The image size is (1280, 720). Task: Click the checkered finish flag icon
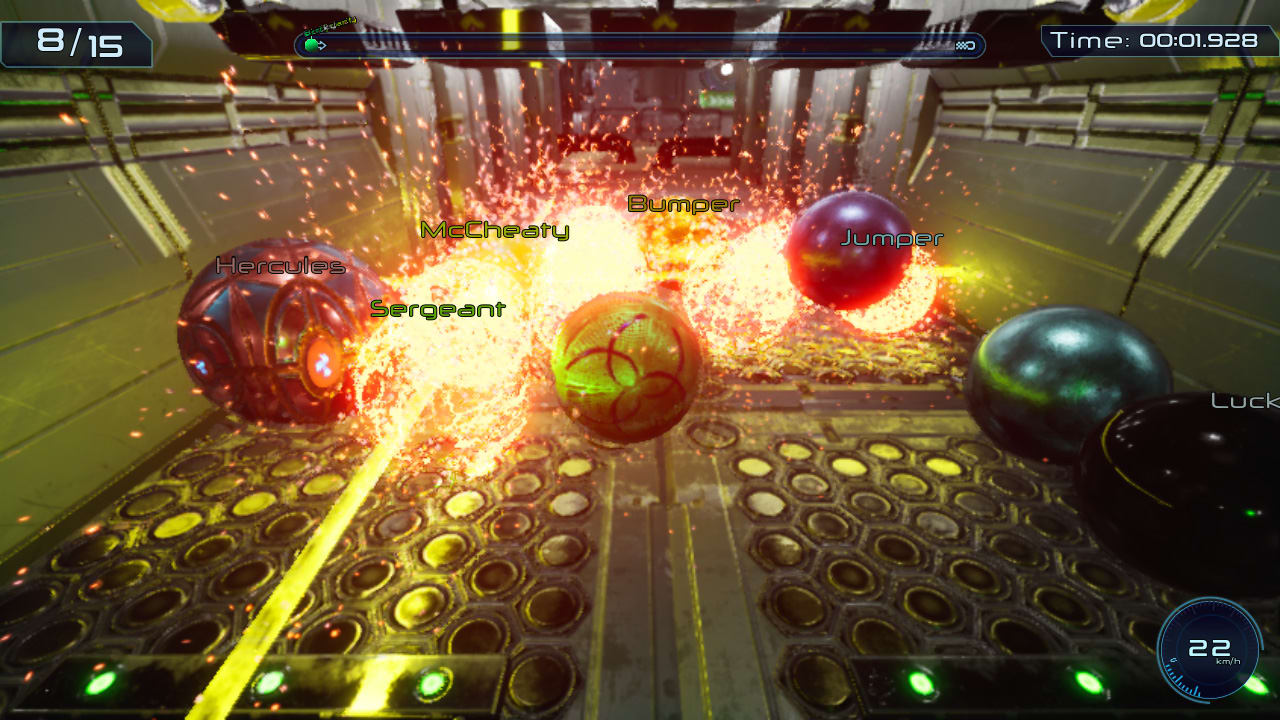click(966, 45)
